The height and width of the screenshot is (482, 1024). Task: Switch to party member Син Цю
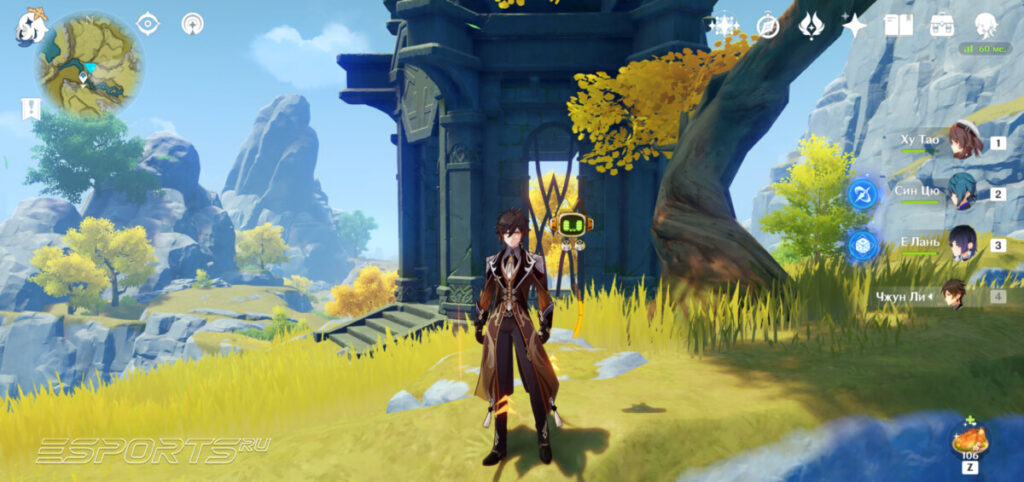962,192
